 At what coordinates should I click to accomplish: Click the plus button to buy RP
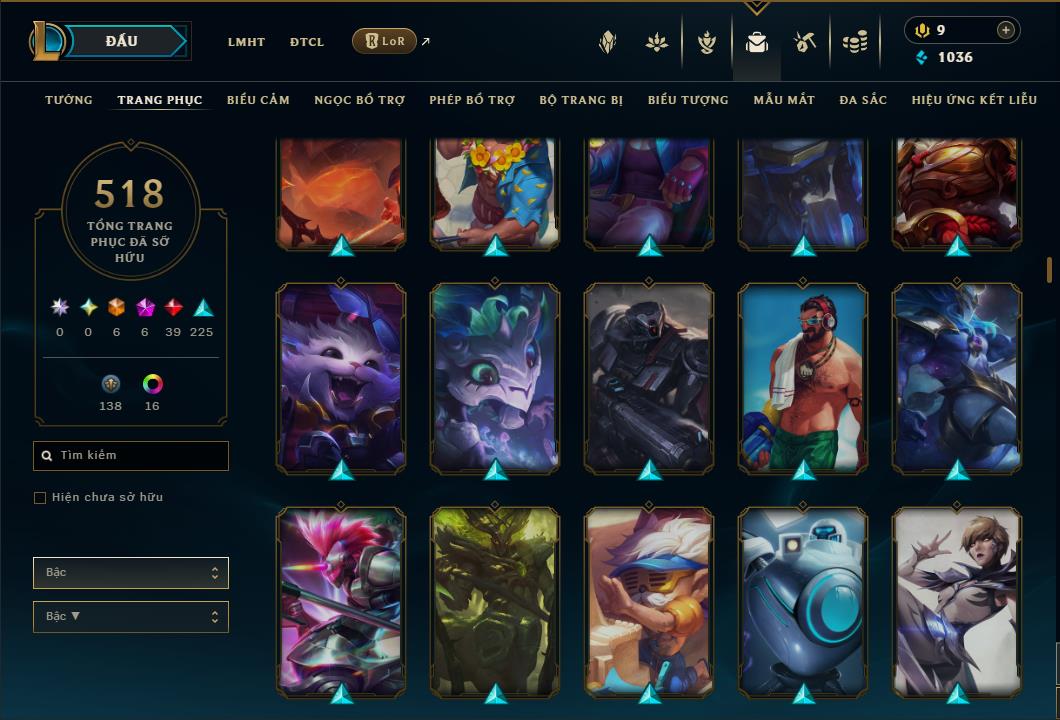point(1006,30)
